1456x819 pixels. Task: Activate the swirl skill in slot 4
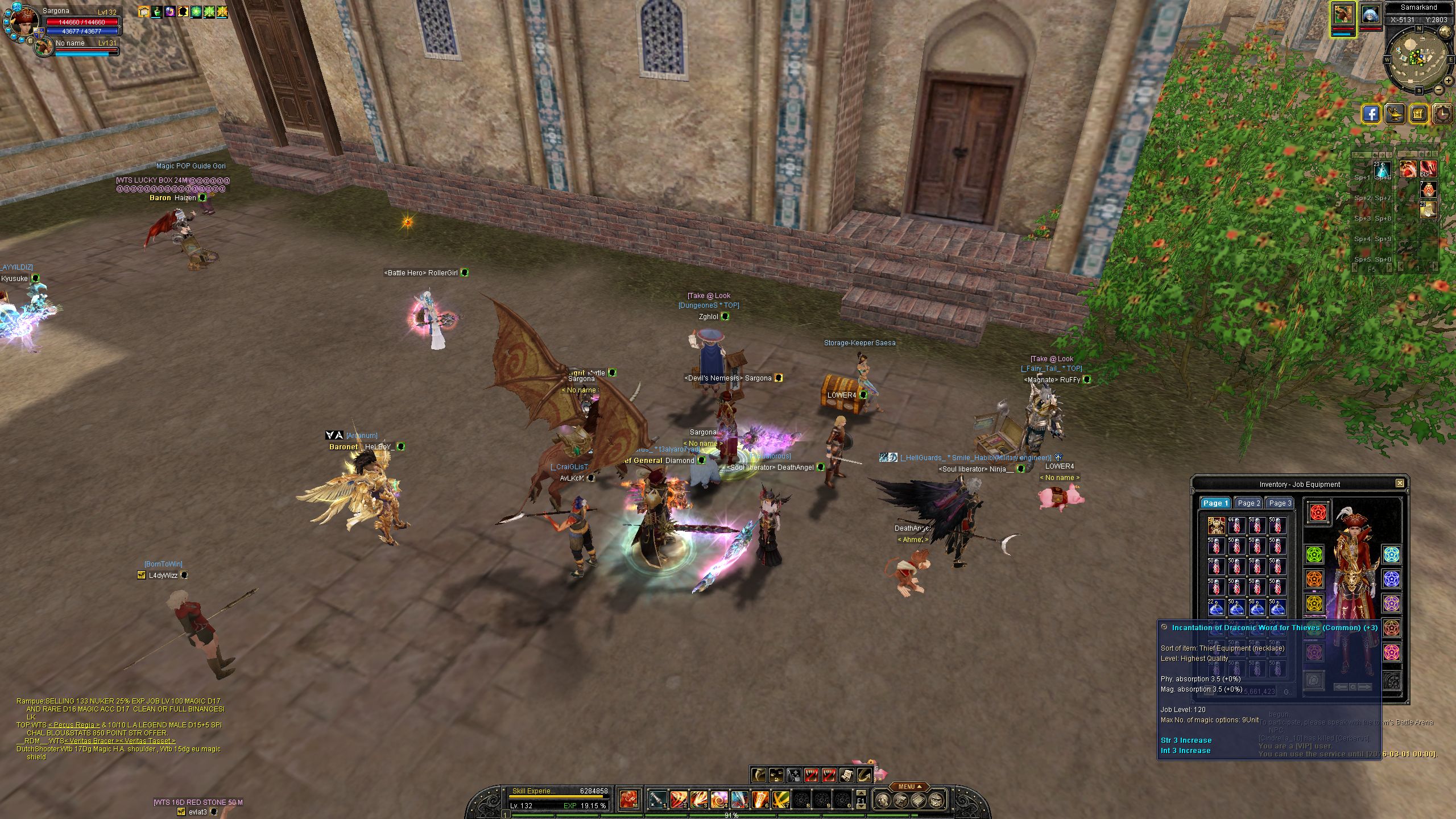[x=719, y=800]
